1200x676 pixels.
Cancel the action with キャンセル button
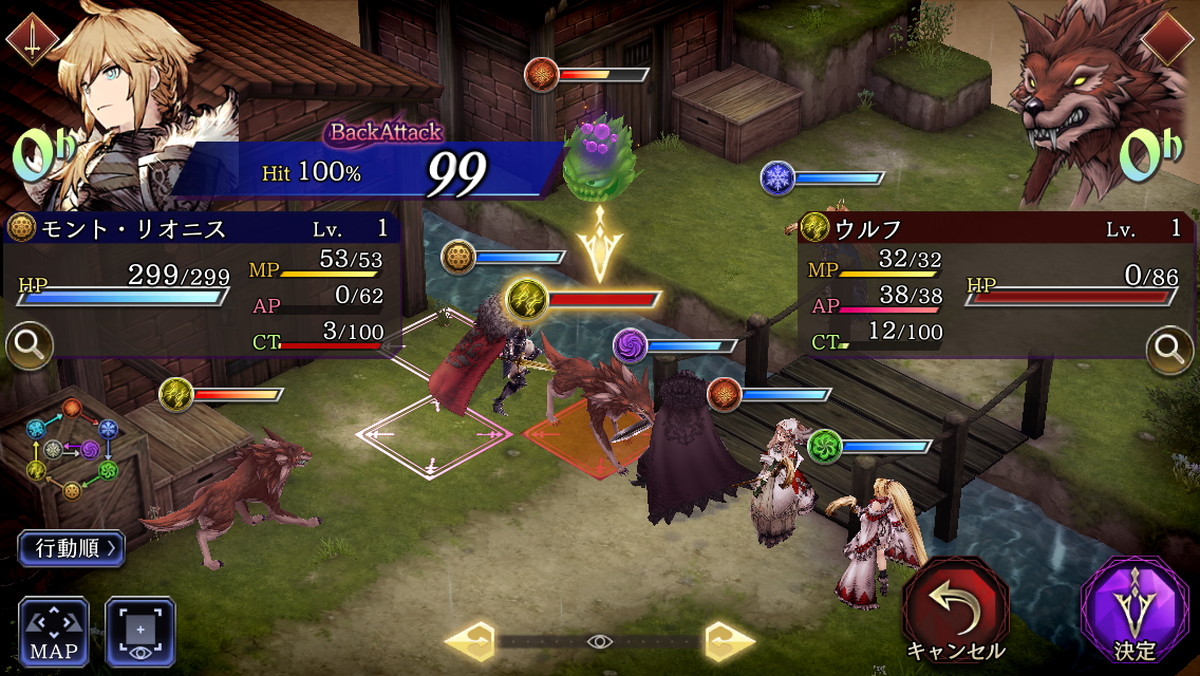[x=955, y=609]
